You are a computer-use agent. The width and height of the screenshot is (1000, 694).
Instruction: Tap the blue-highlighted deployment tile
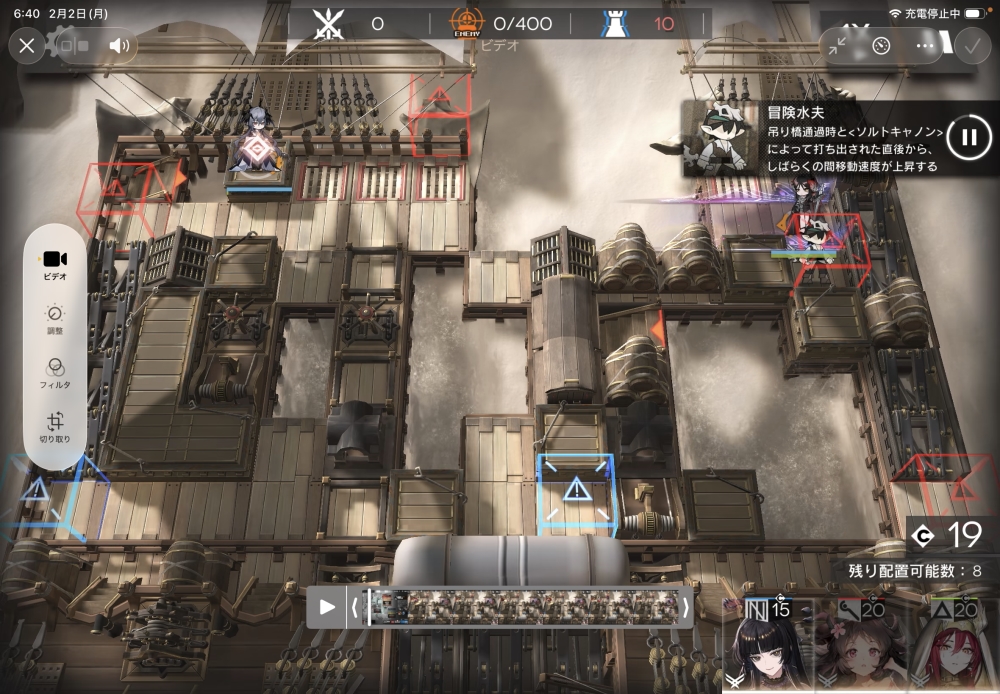[576, 489]
